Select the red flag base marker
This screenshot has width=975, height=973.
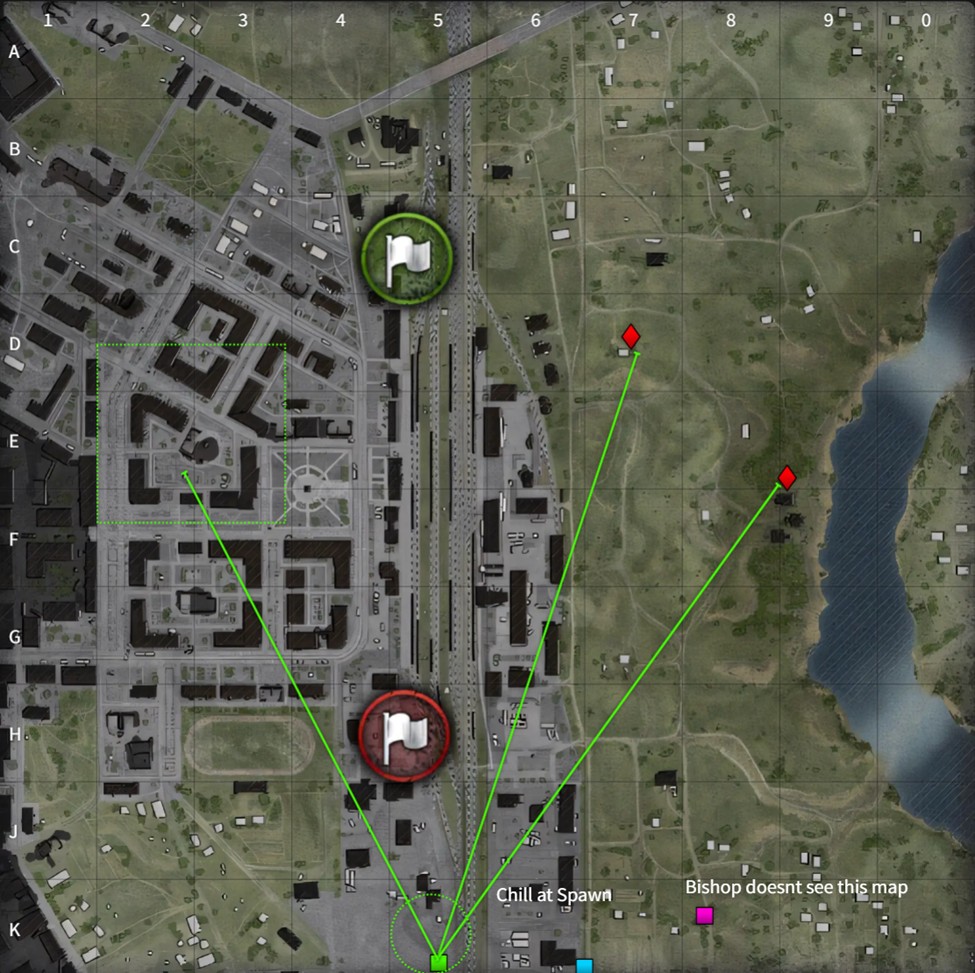tap(404, 730)
